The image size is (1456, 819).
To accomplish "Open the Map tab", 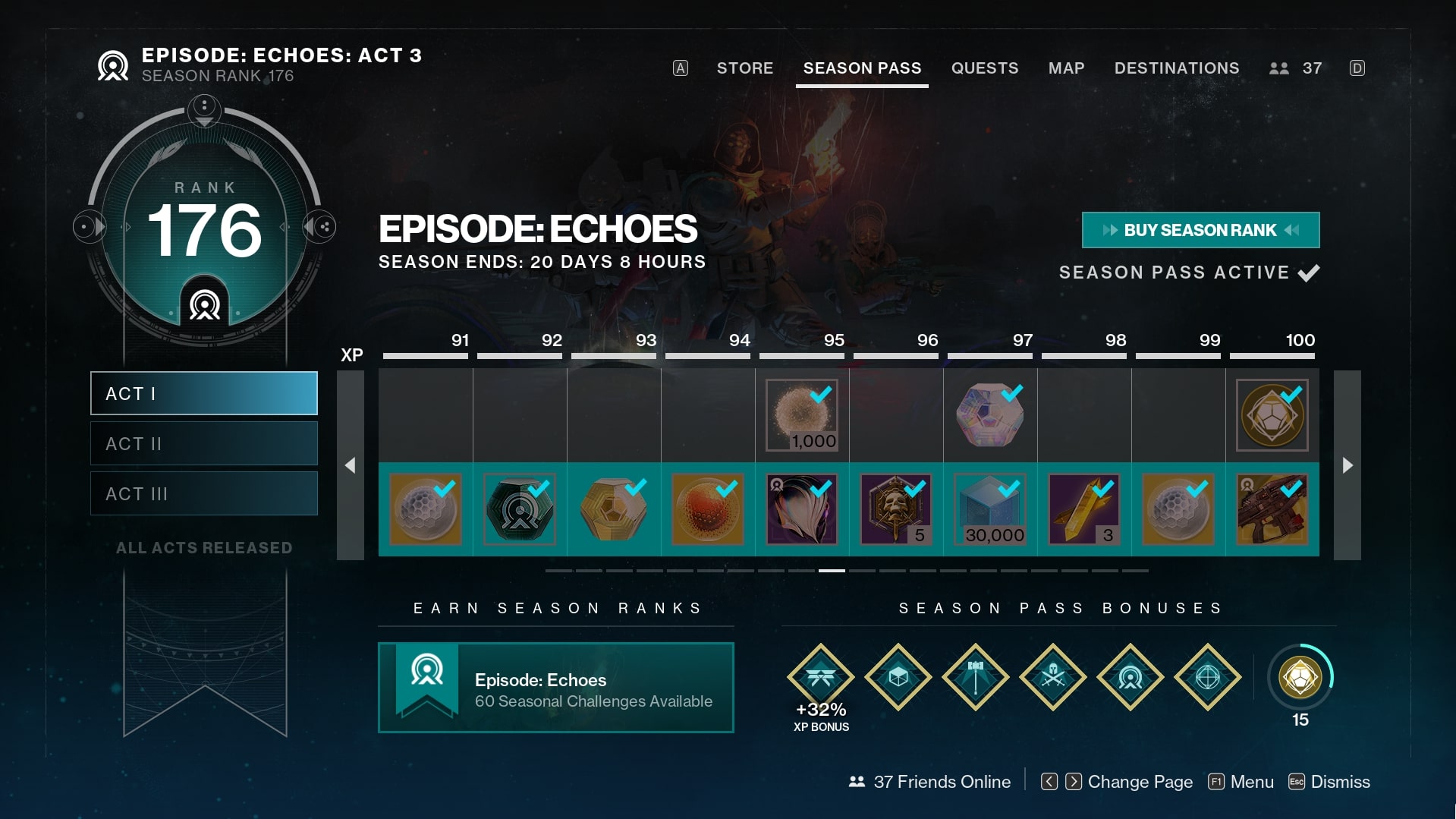I will 1066,68.
